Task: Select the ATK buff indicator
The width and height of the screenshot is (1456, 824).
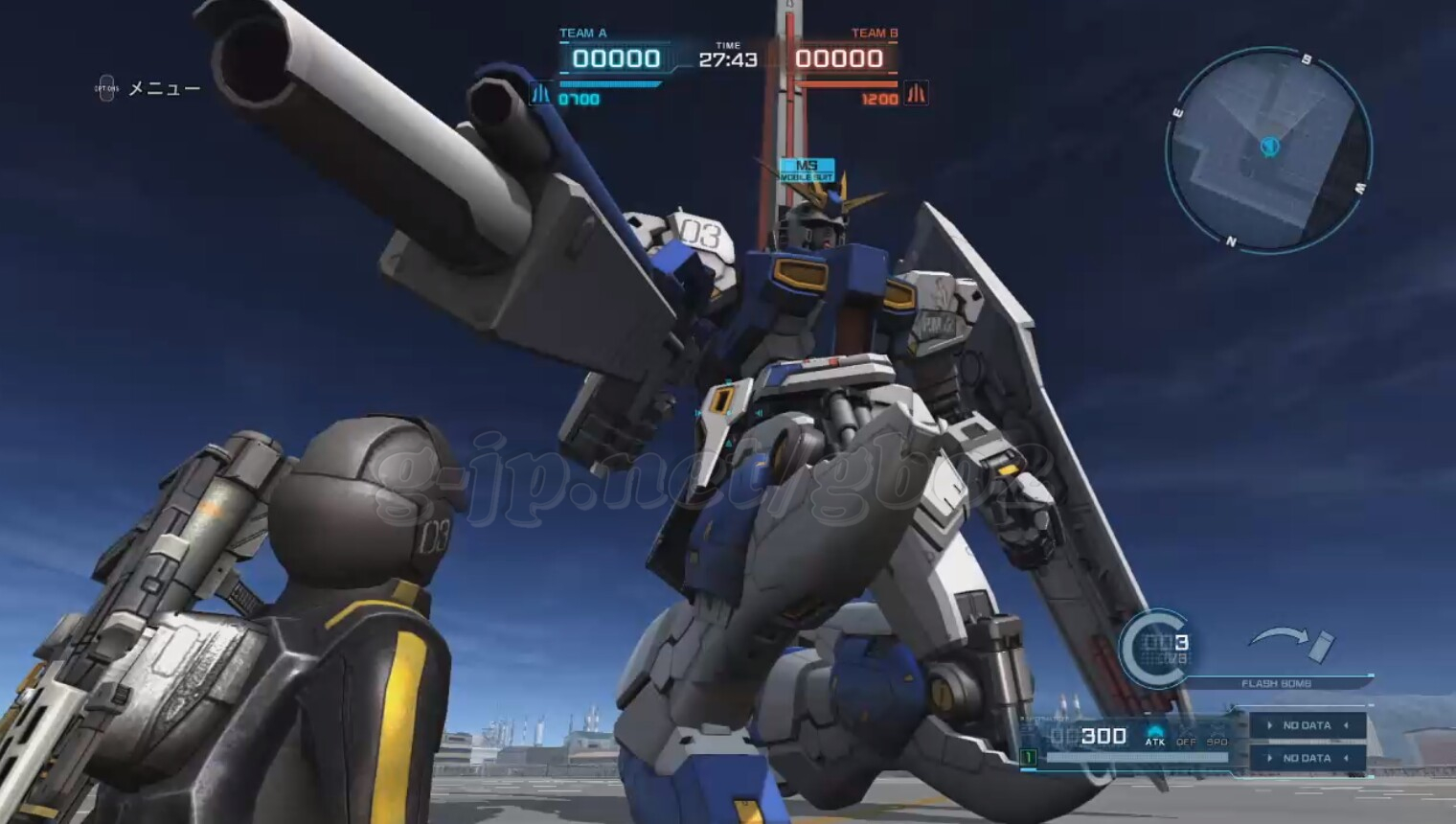Action: point(1155,736)
